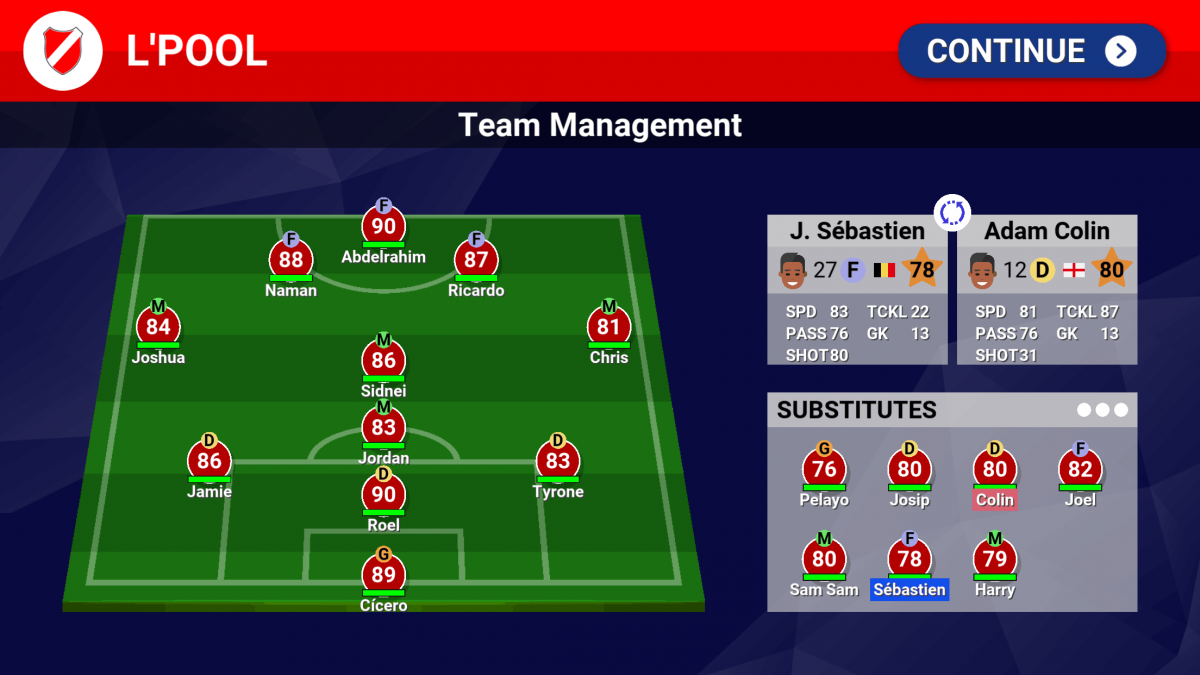
Task: Choose substitute goalkeeper Pelayo
Action: coord(824,470)
